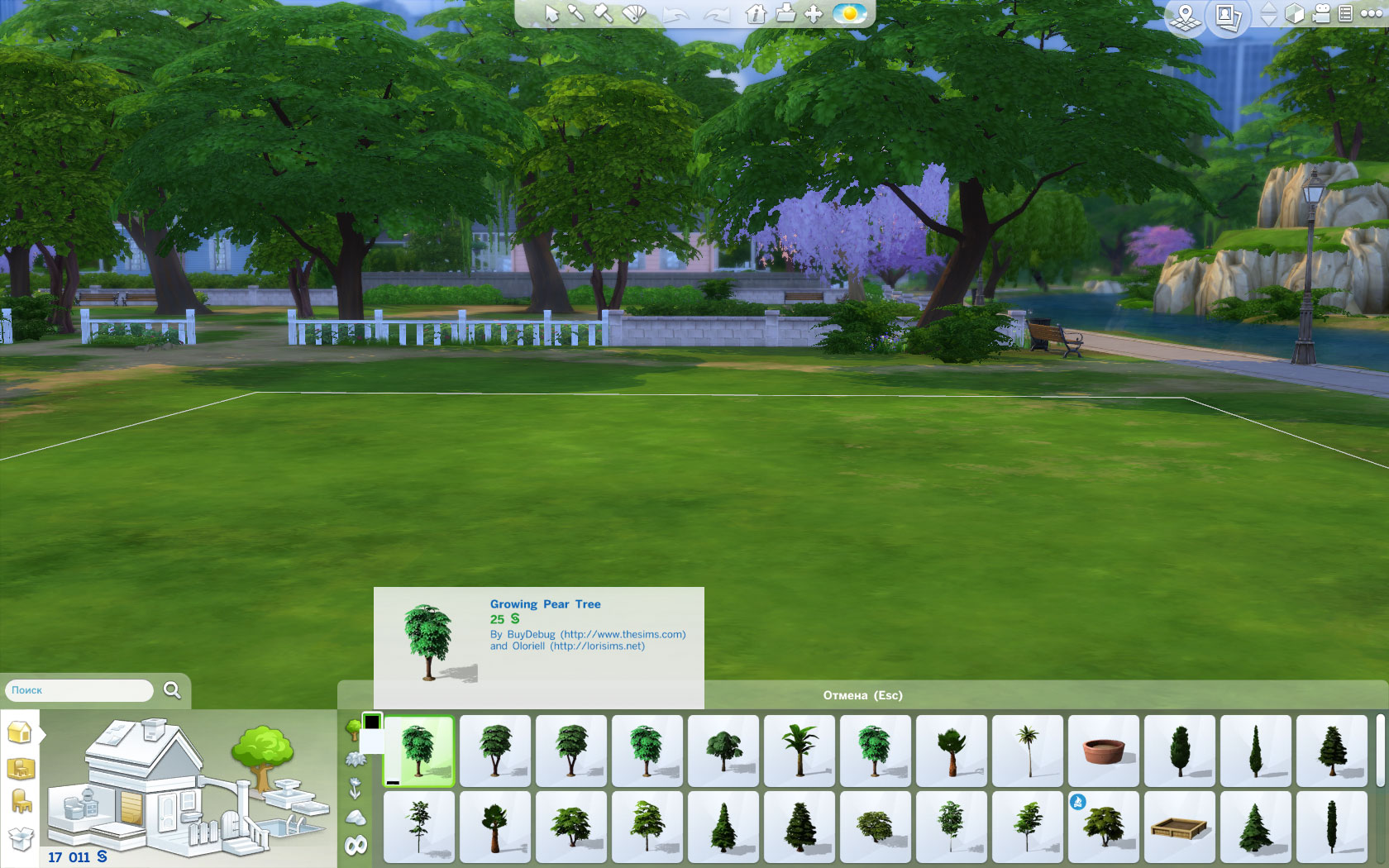Switch to the world map view
Screen dimensions: 1389x868
coord(1186,15)
